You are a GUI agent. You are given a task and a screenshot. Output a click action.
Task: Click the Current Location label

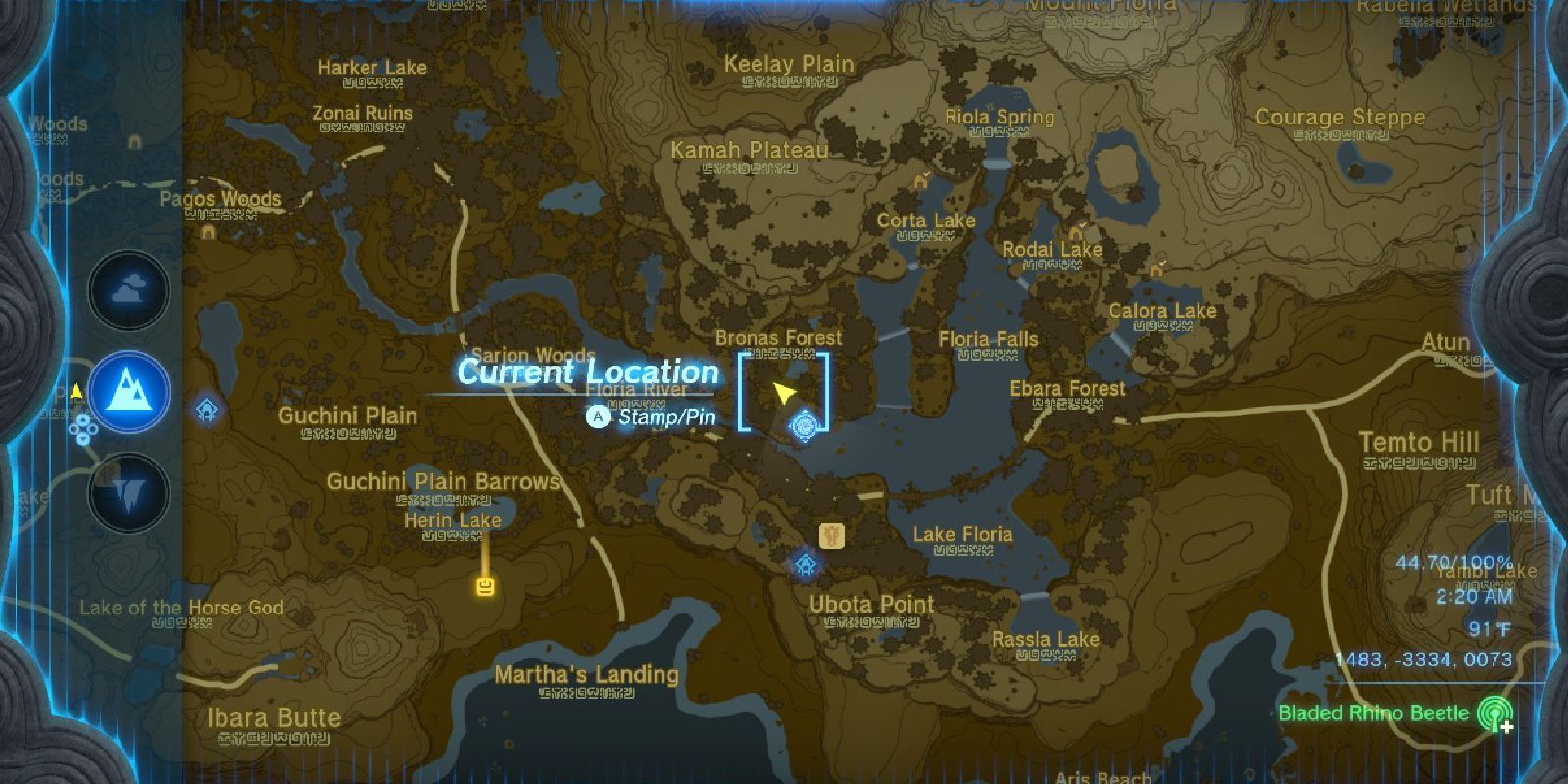(x=586, y=372)
